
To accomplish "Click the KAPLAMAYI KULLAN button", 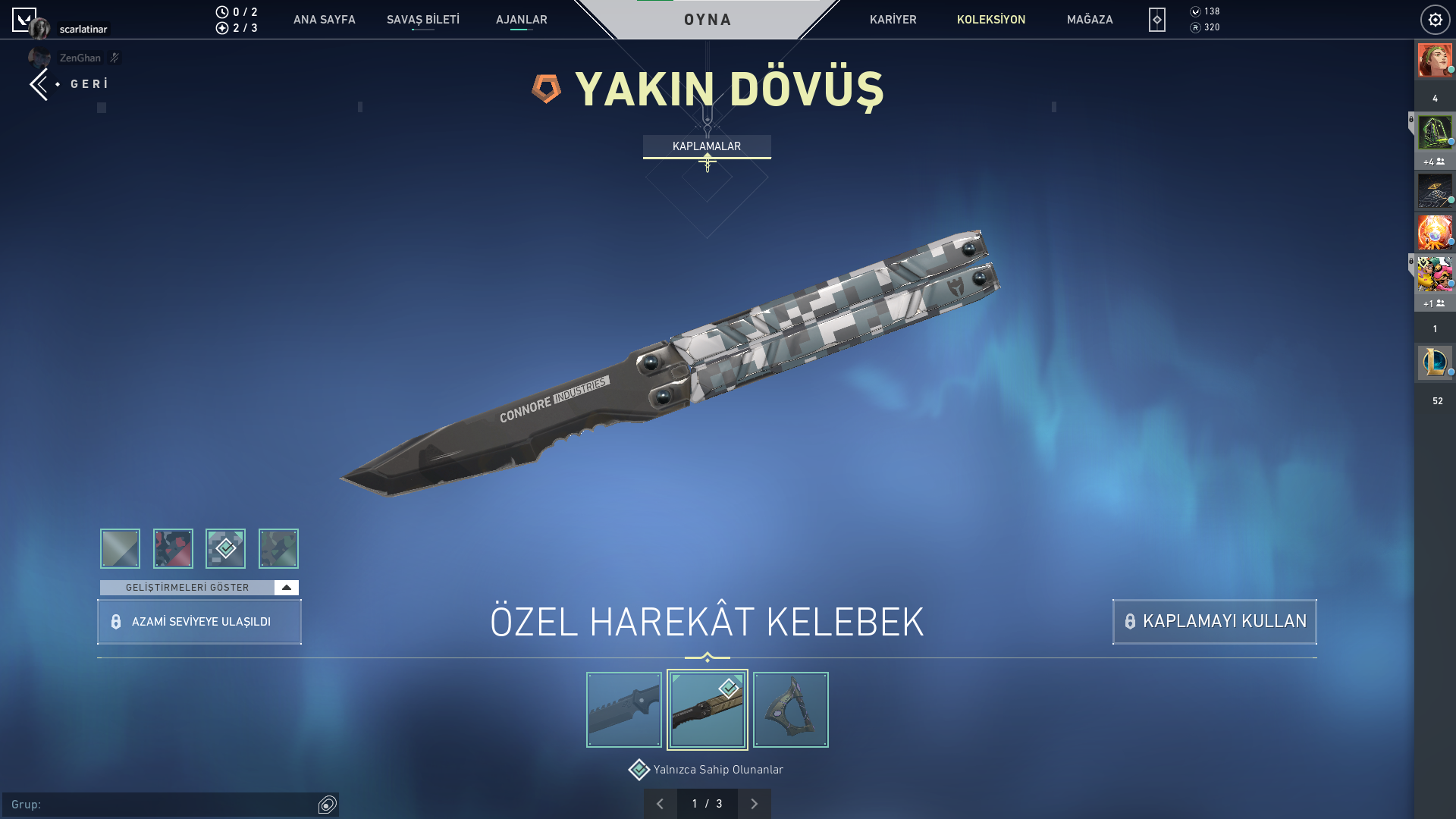I will [1214, 622].
